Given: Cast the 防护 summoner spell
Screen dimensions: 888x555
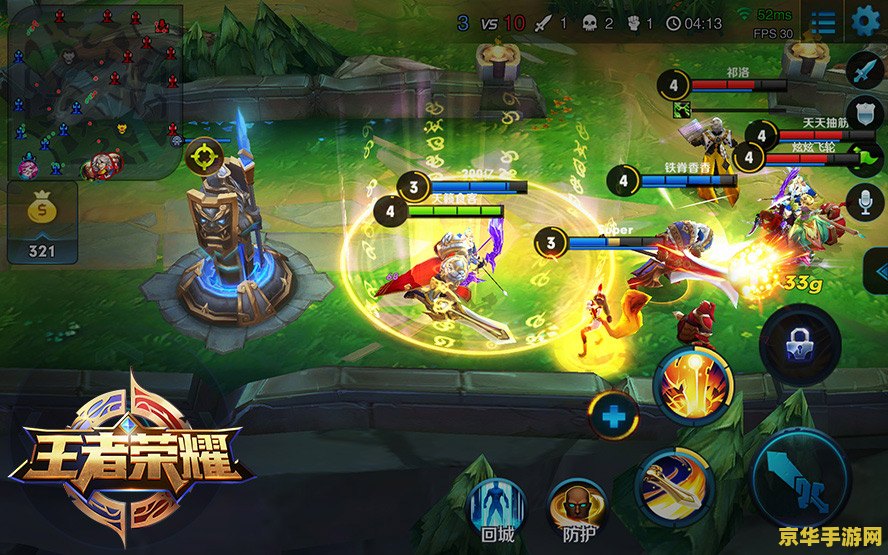Looking at the screenshot, I should pos(576,506).
